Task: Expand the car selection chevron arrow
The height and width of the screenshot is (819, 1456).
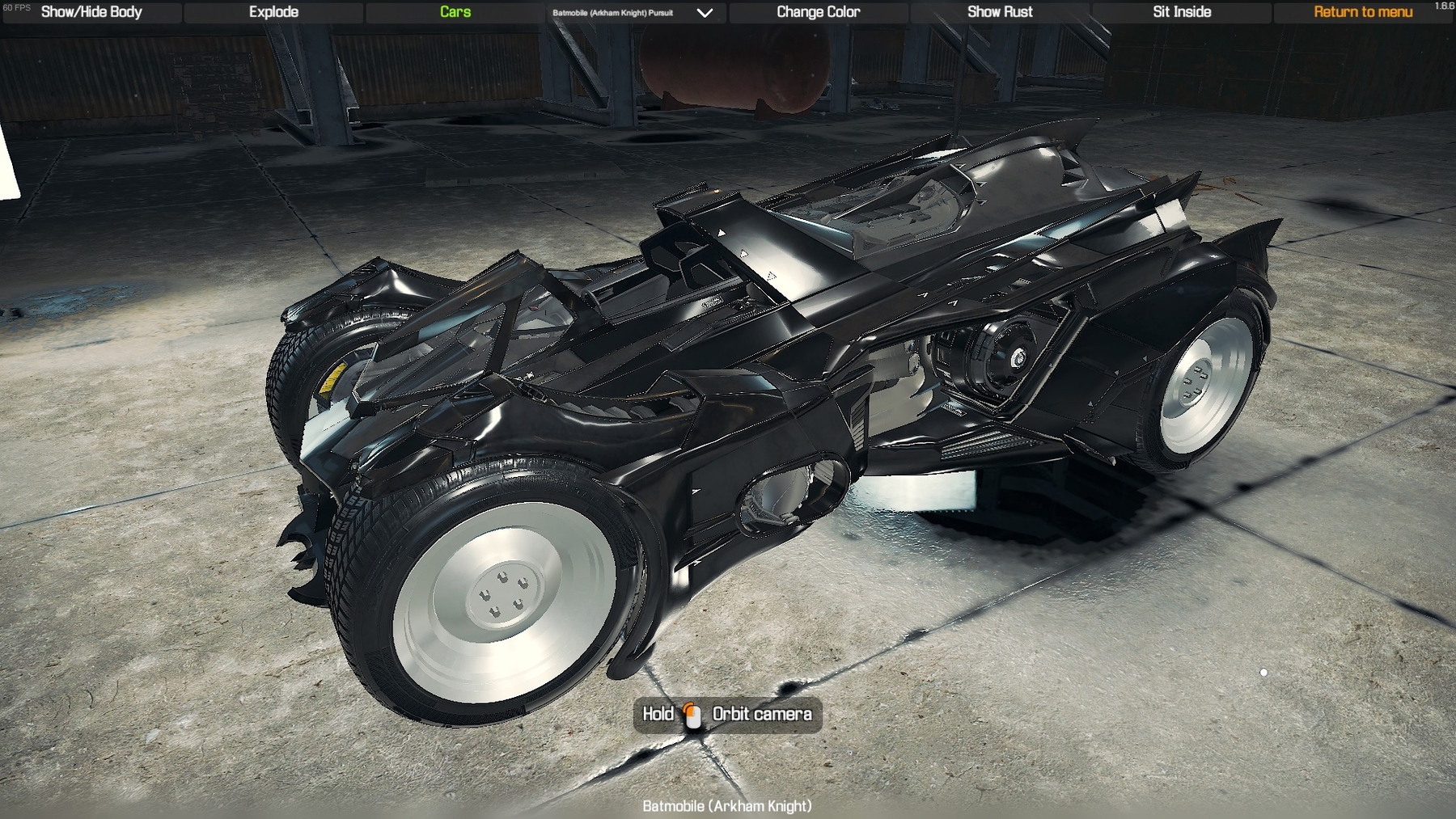Action: (705, 13)
